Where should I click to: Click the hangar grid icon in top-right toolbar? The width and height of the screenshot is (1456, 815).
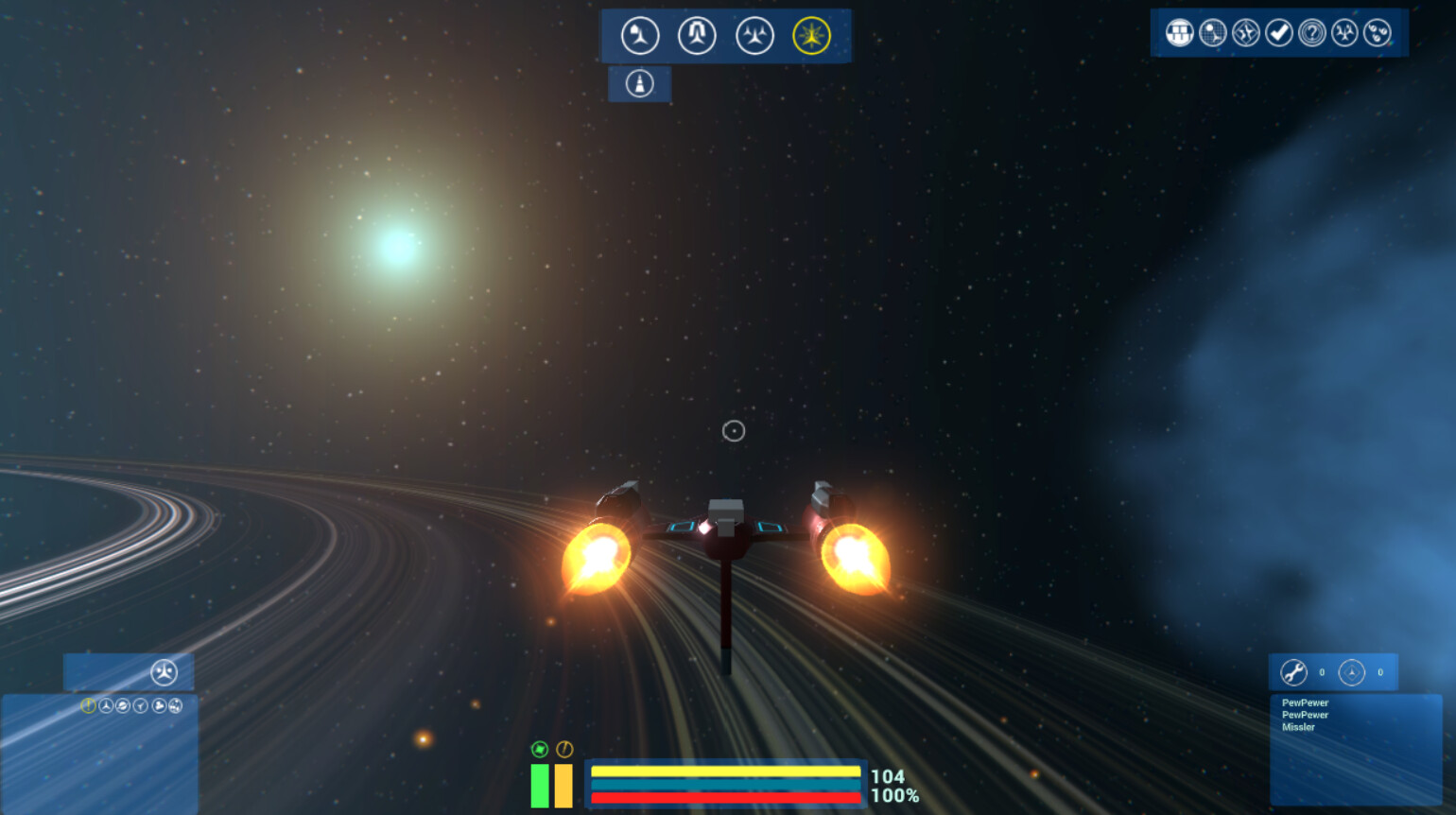click(x=1180, y=33)
